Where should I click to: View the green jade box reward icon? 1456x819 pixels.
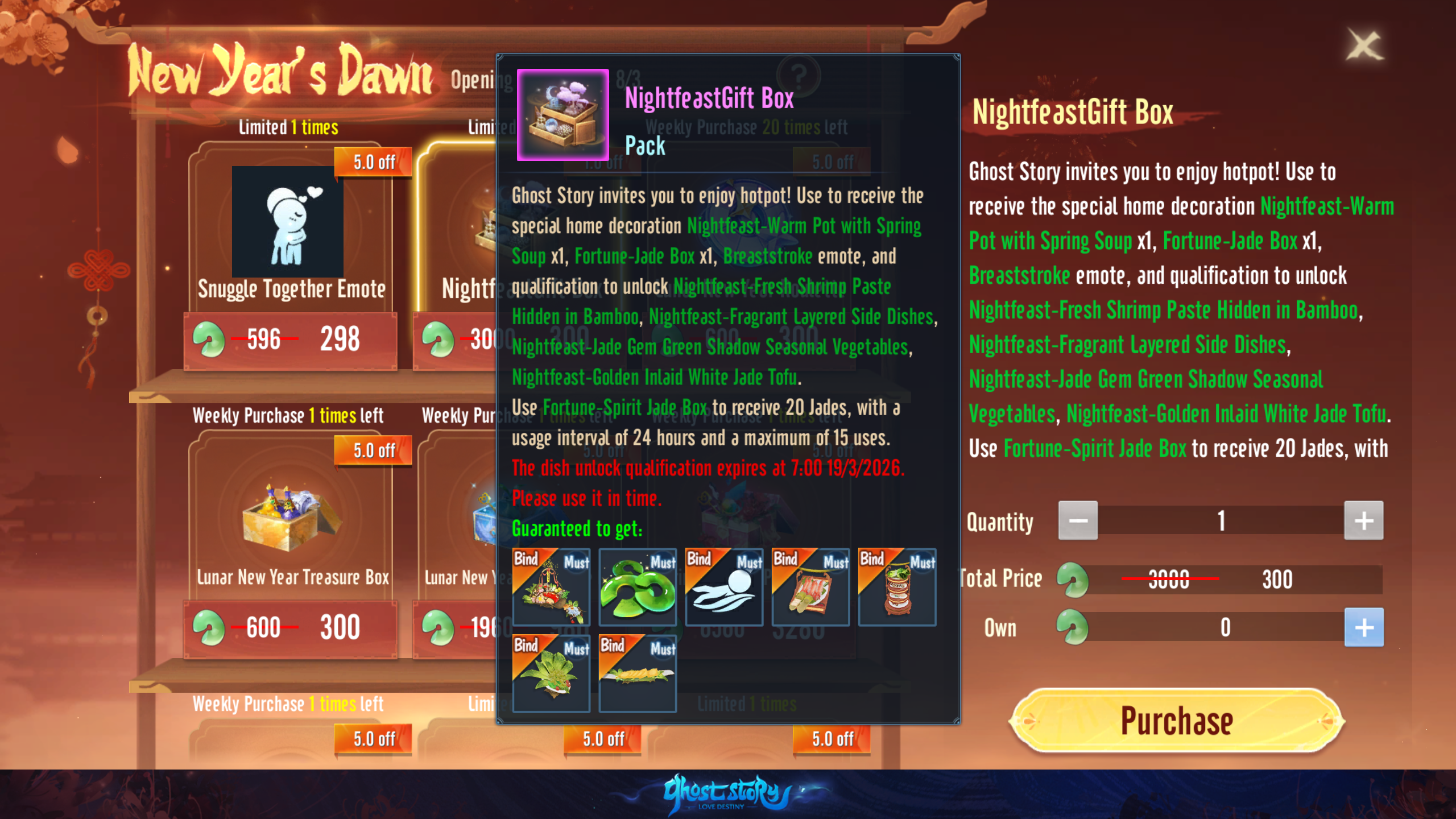tap(638, 587)
